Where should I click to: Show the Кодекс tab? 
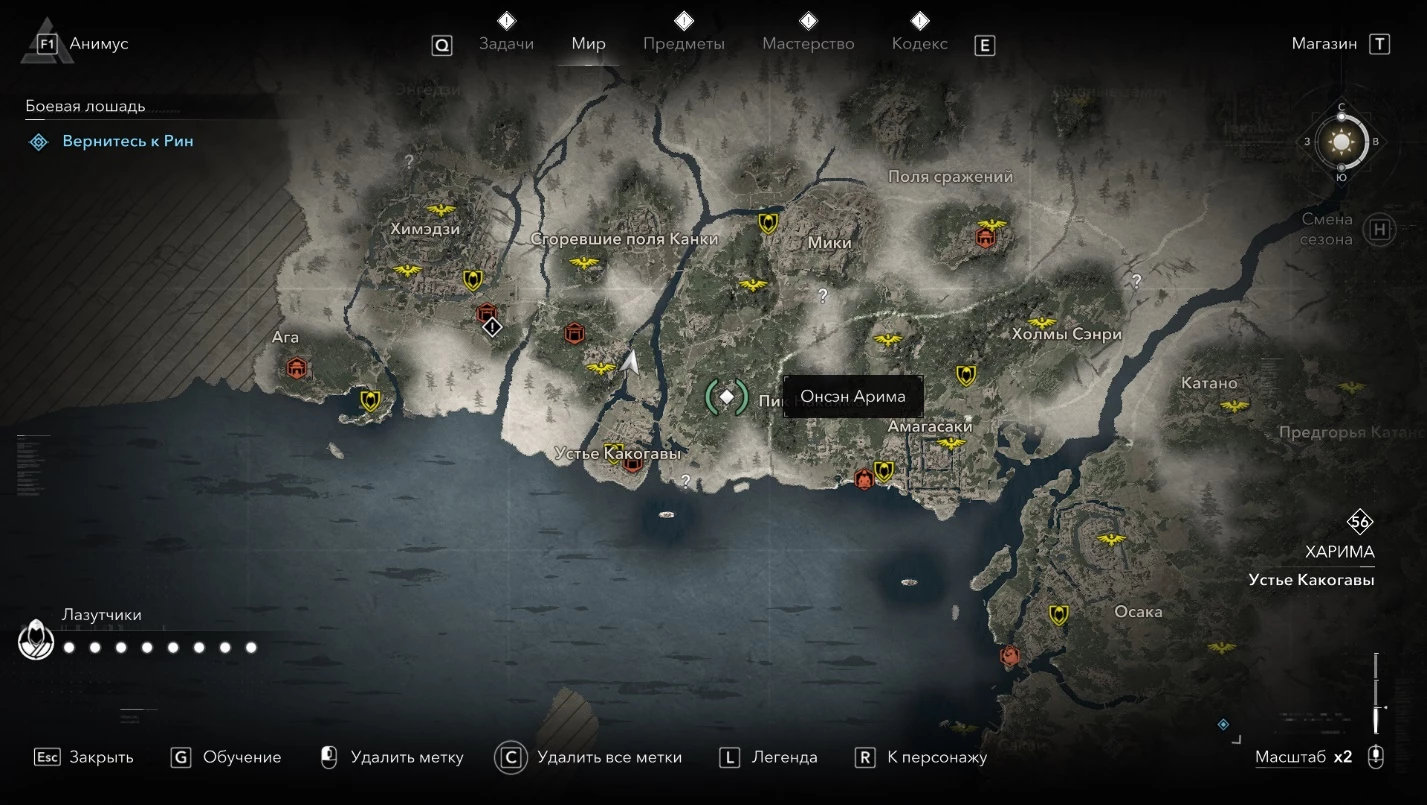tap(919, 44)
